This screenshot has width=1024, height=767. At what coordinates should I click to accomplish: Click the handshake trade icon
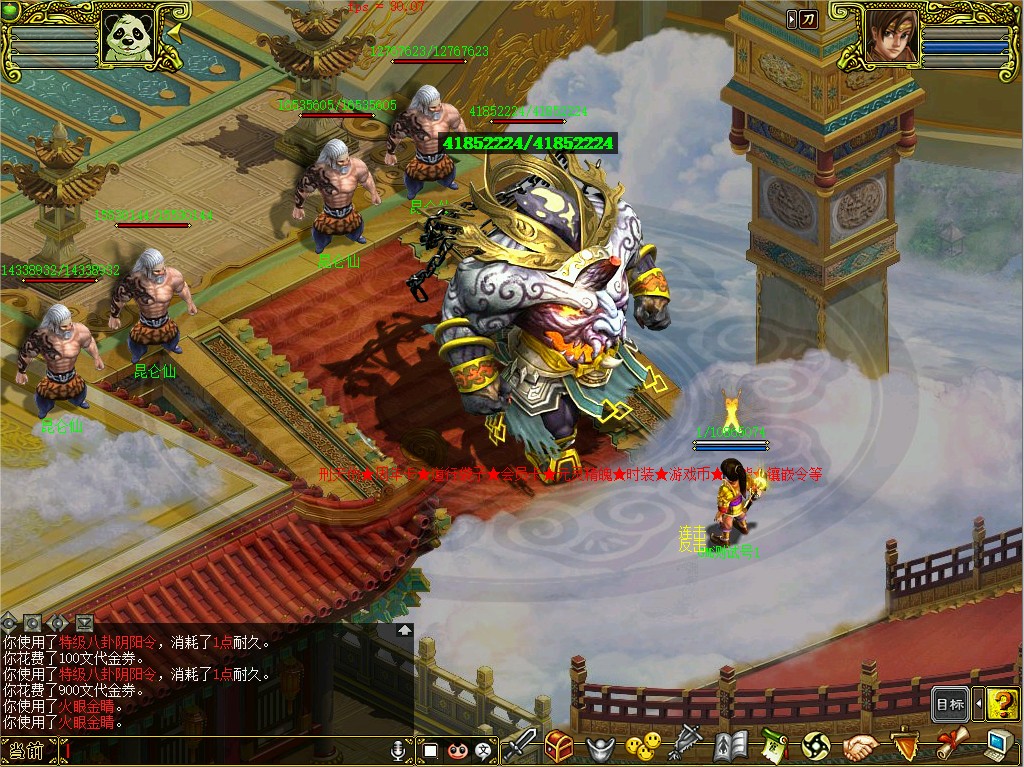coord(859,746)
